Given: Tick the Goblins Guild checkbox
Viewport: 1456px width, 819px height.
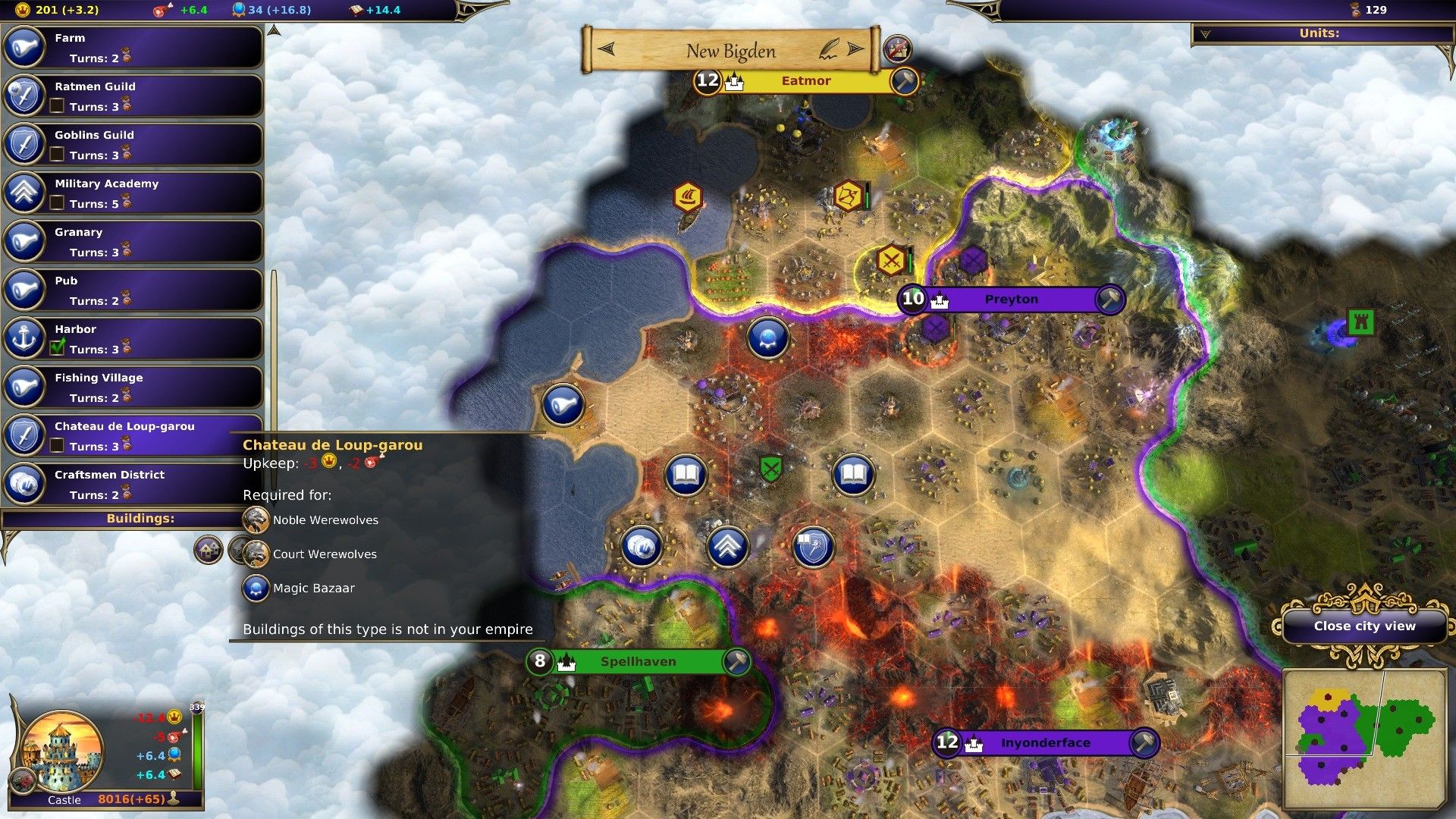Looking at the screenshot, I should point(57,155).
